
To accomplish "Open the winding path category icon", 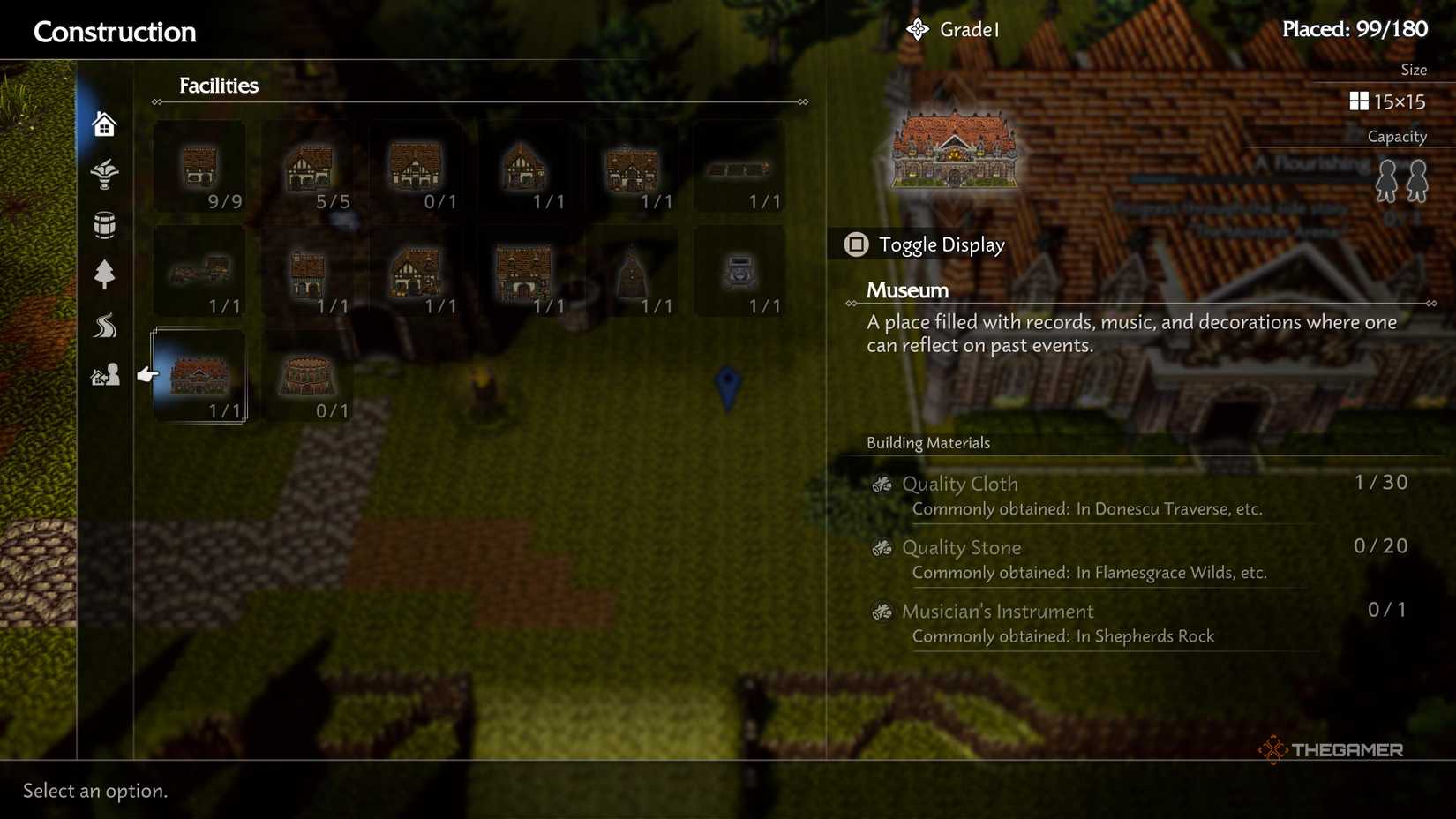I will 104,326.
